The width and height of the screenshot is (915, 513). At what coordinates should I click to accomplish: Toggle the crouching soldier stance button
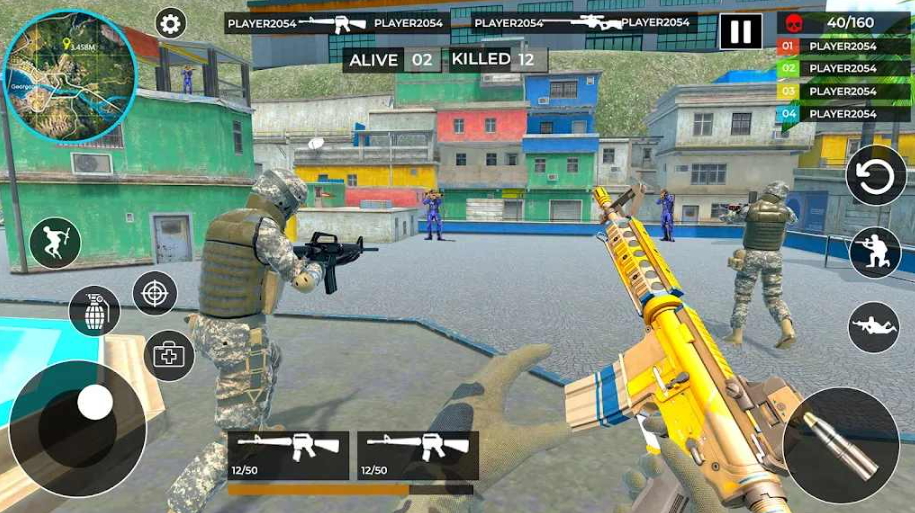pos(875,253)
